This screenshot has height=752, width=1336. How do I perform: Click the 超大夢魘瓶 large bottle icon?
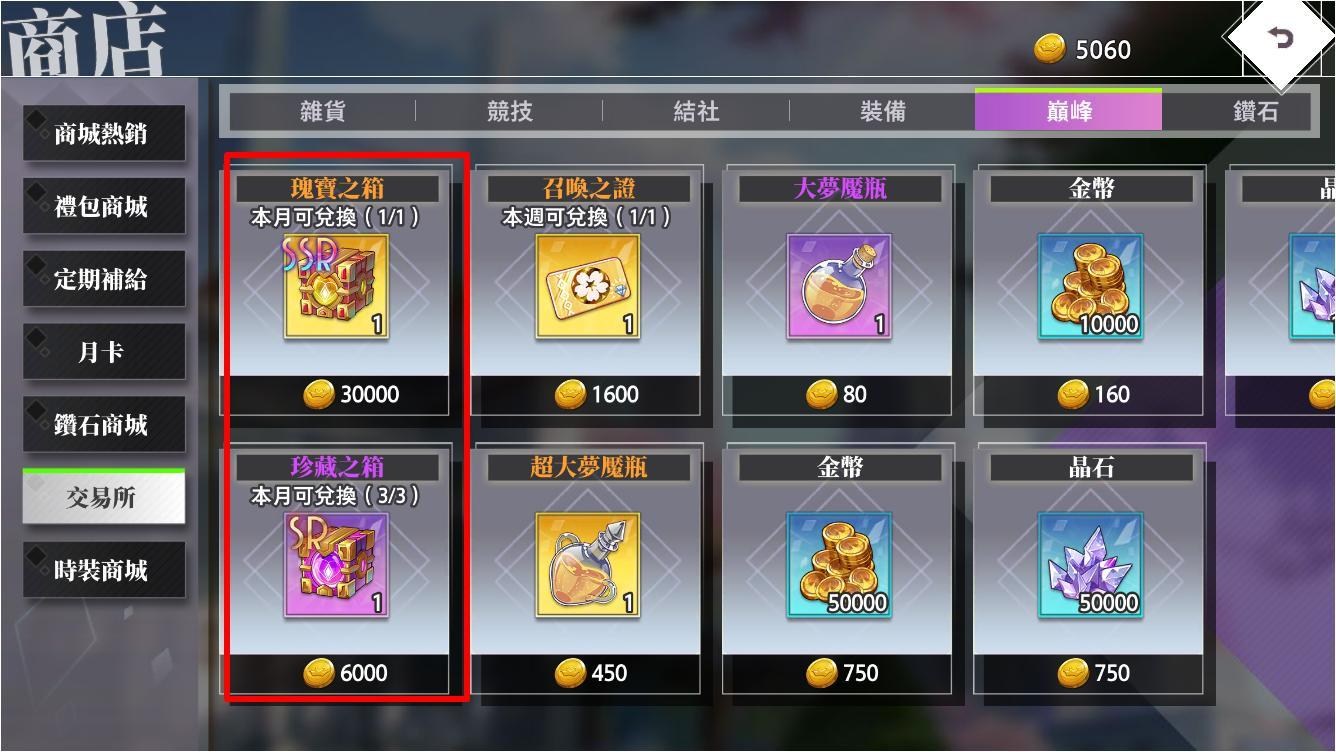[588, 567]
